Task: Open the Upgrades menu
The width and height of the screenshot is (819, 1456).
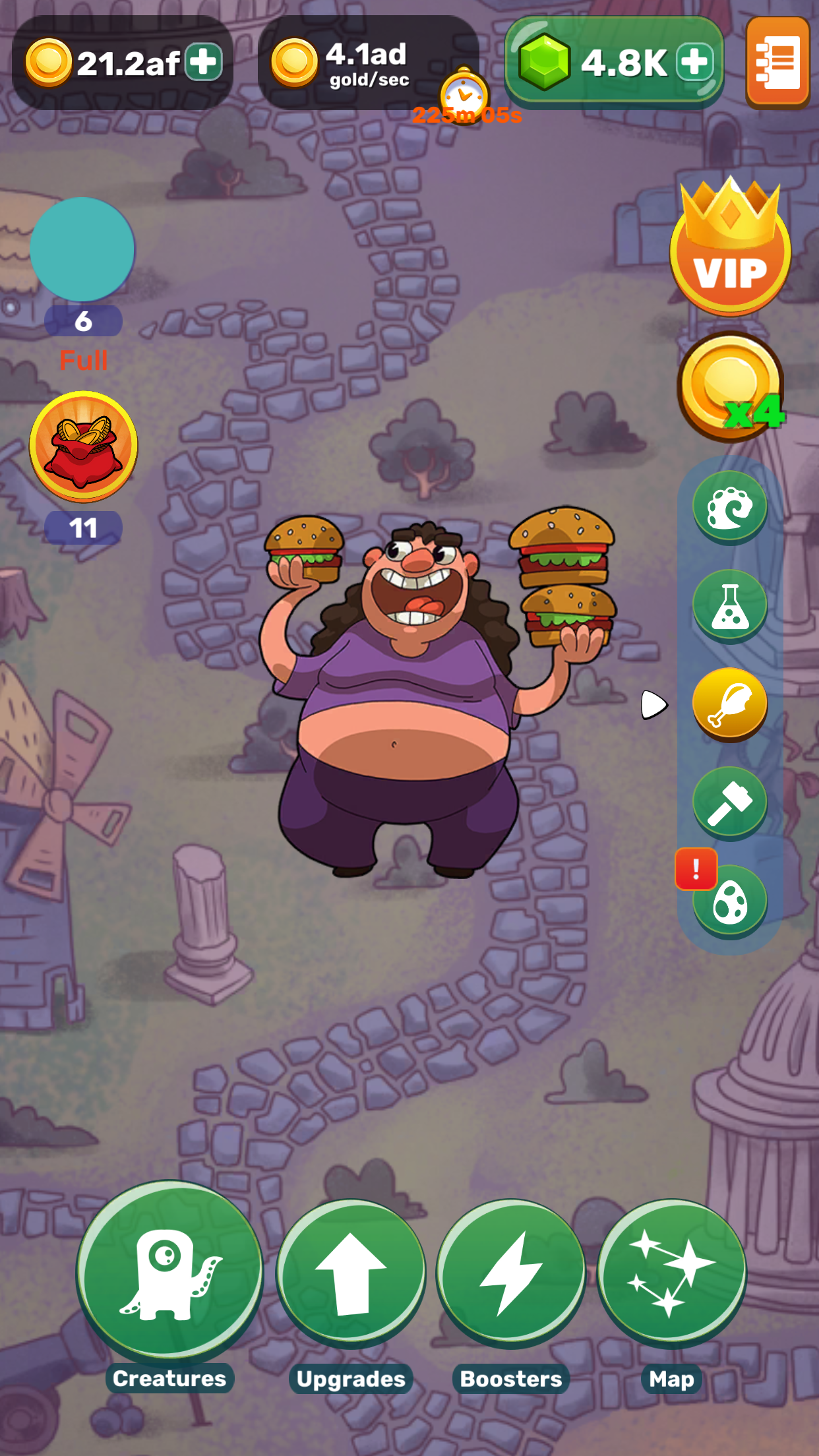Action: [x=350, y=1273]
